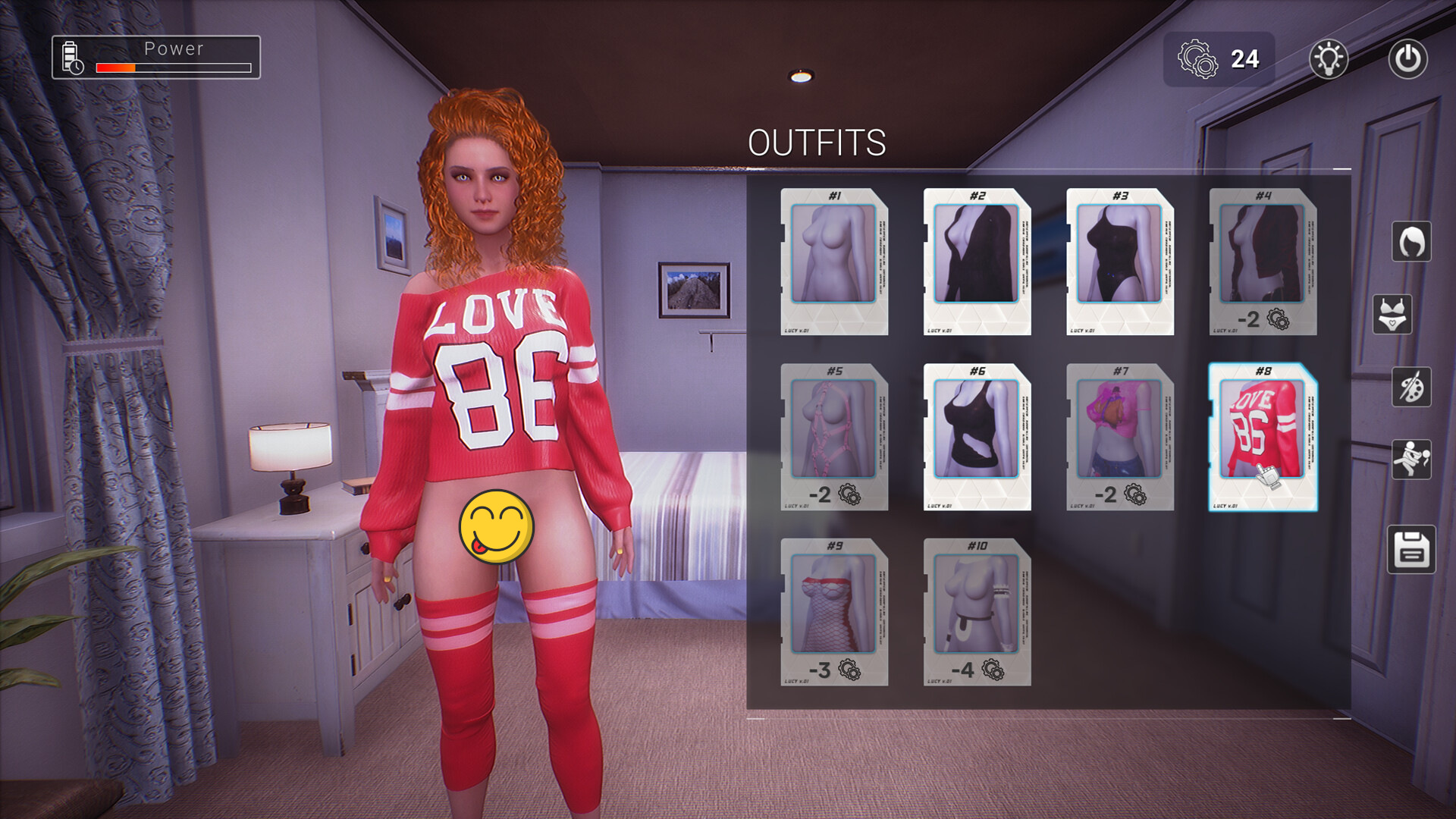Unlock outfit card #7 pink shirt
The width and height of the screenshot is (1456, 819).
point(1120,436)
